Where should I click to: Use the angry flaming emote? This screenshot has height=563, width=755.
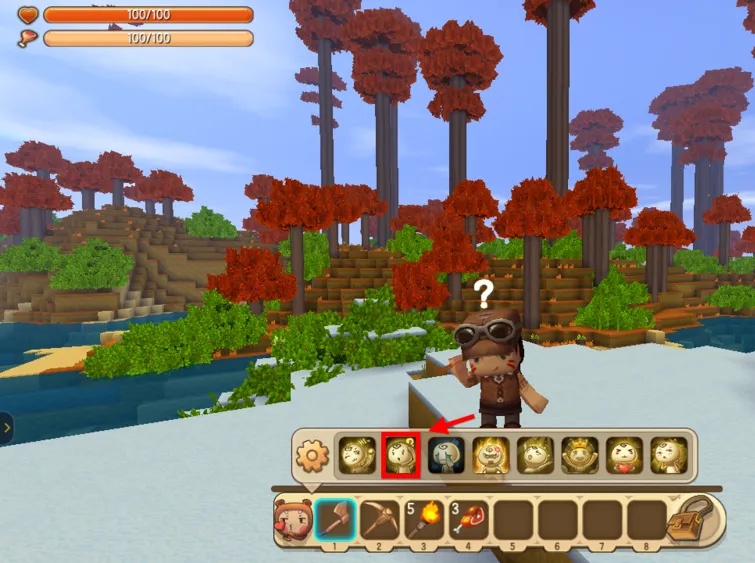[x=489, y=456]
